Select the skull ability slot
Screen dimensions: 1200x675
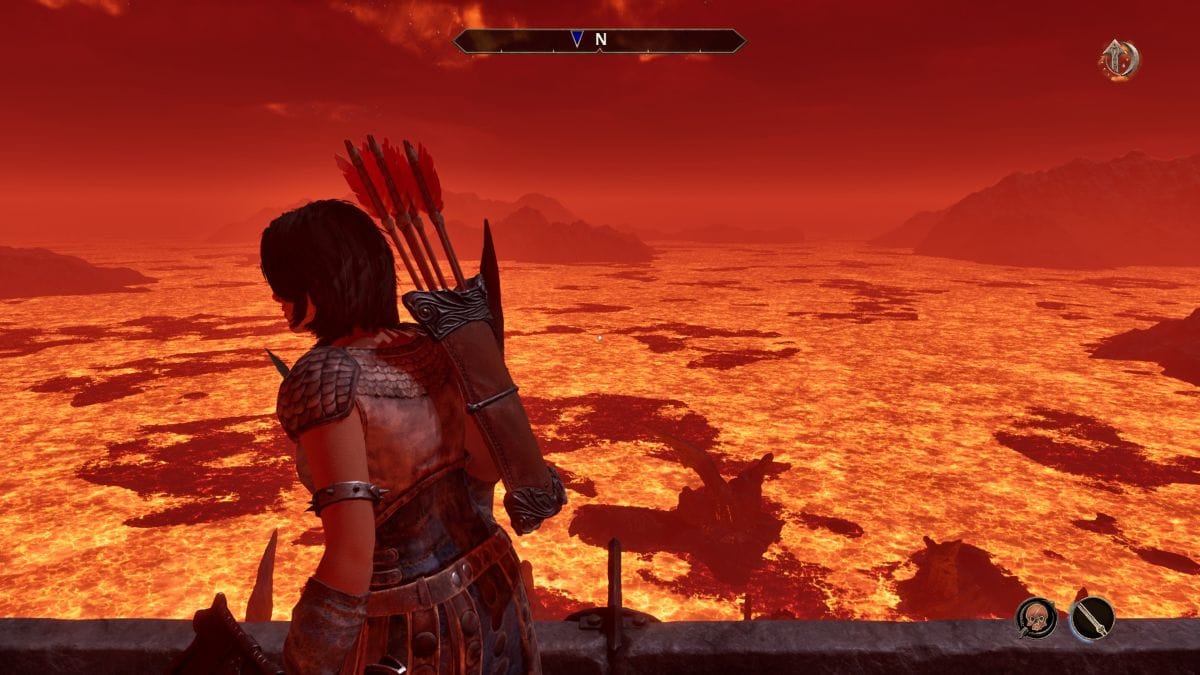(x=1036, y=617)
